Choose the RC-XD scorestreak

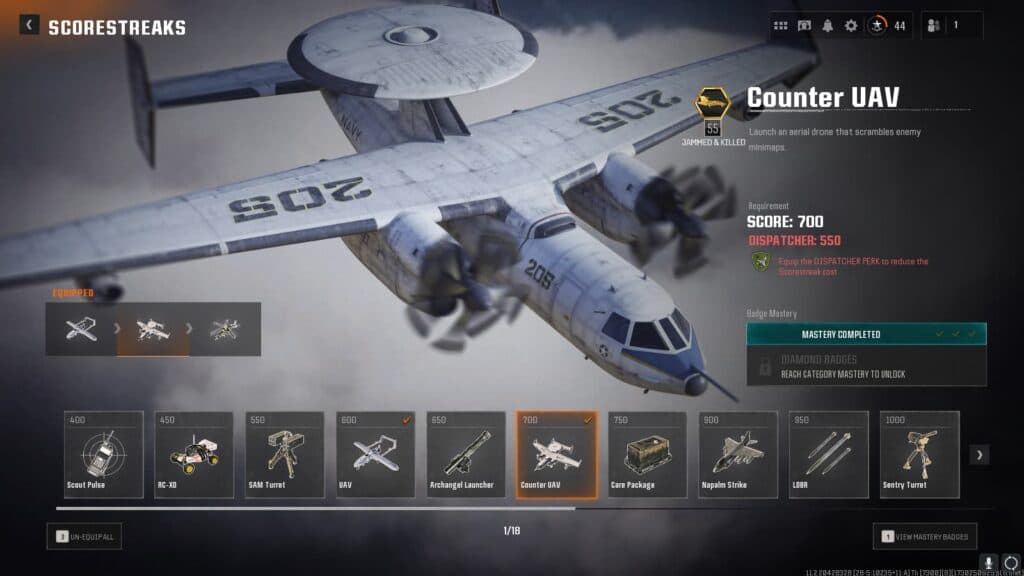(194, 454)
